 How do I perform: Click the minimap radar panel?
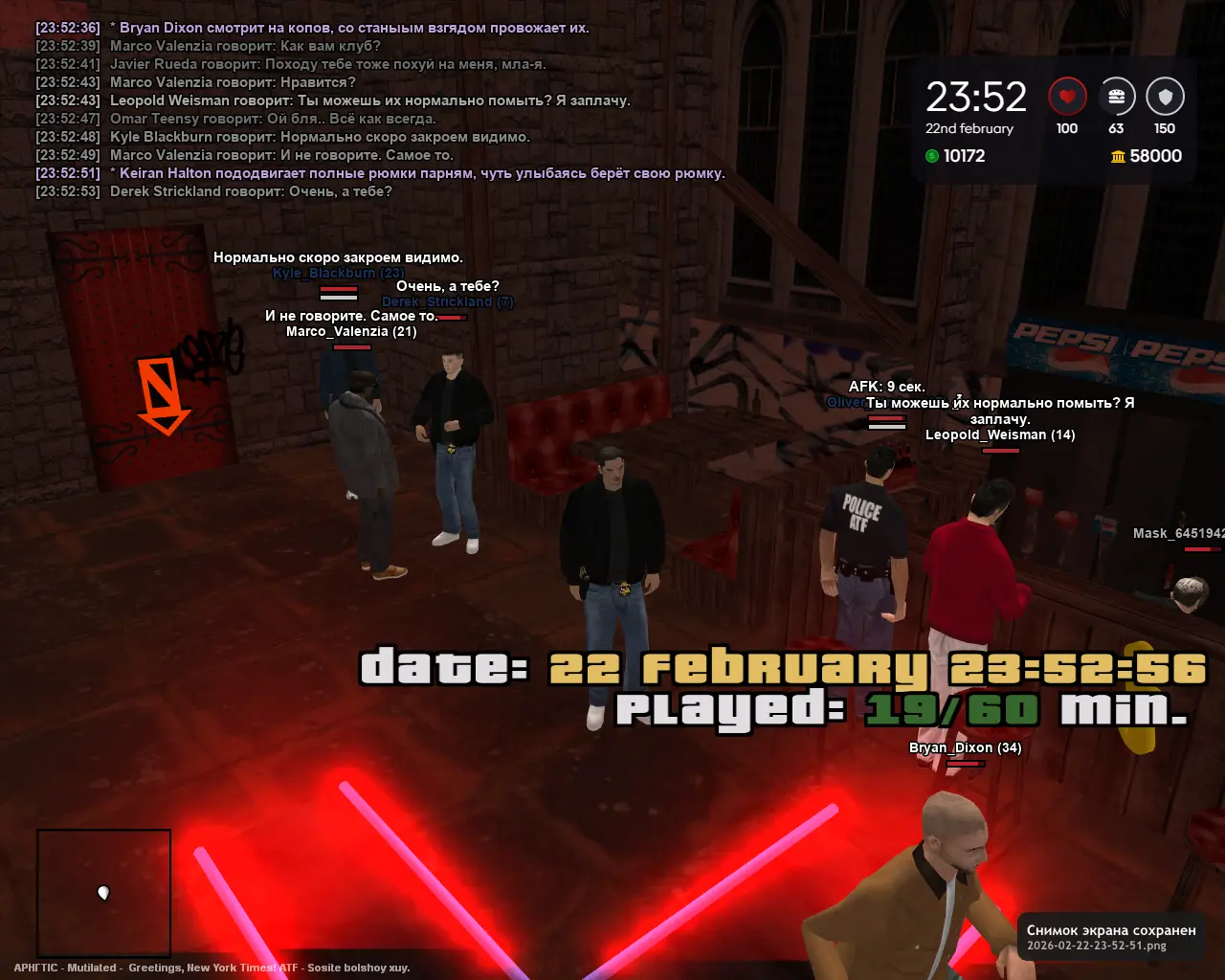point(104,892)
